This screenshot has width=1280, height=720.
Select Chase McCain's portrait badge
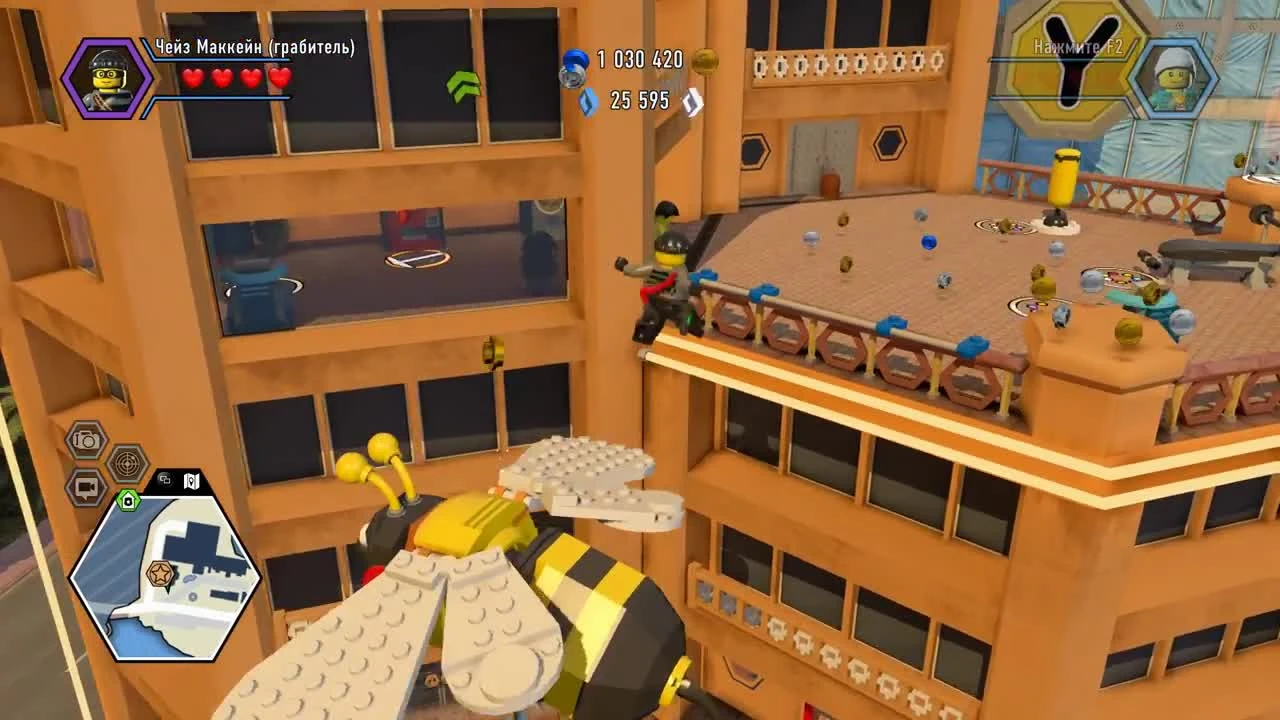click(x=108, y=79)
